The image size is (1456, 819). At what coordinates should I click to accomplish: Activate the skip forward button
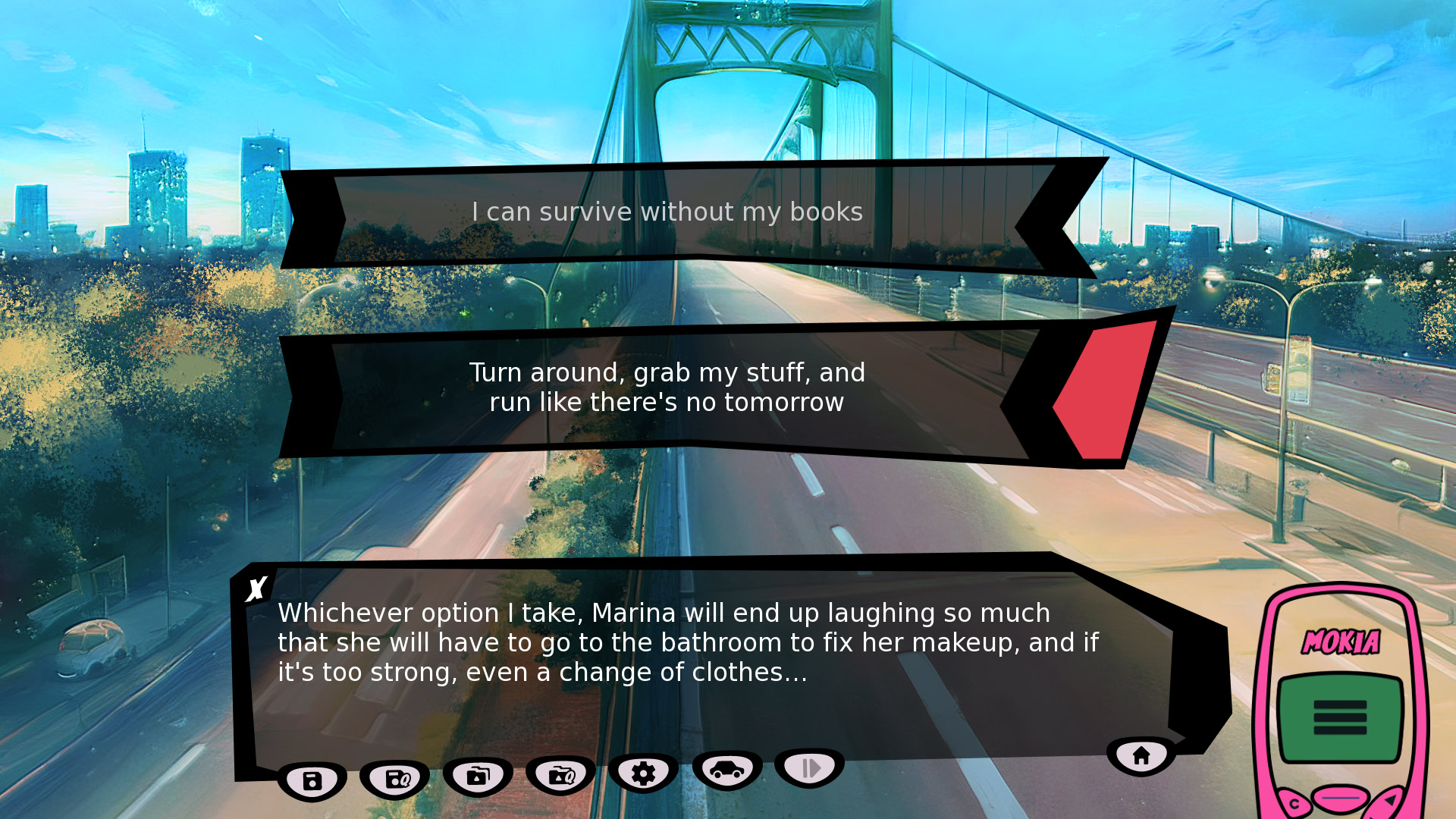click(810, 768)
